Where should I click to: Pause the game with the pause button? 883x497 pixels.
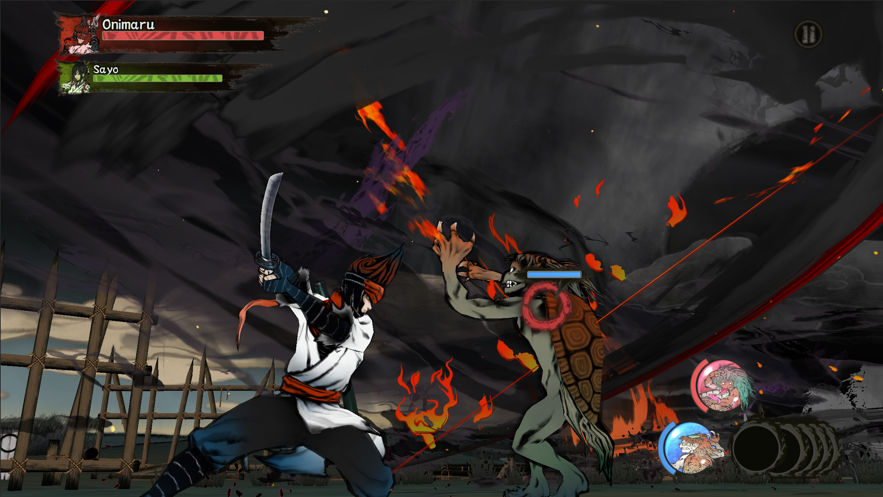tap(808, 35)
